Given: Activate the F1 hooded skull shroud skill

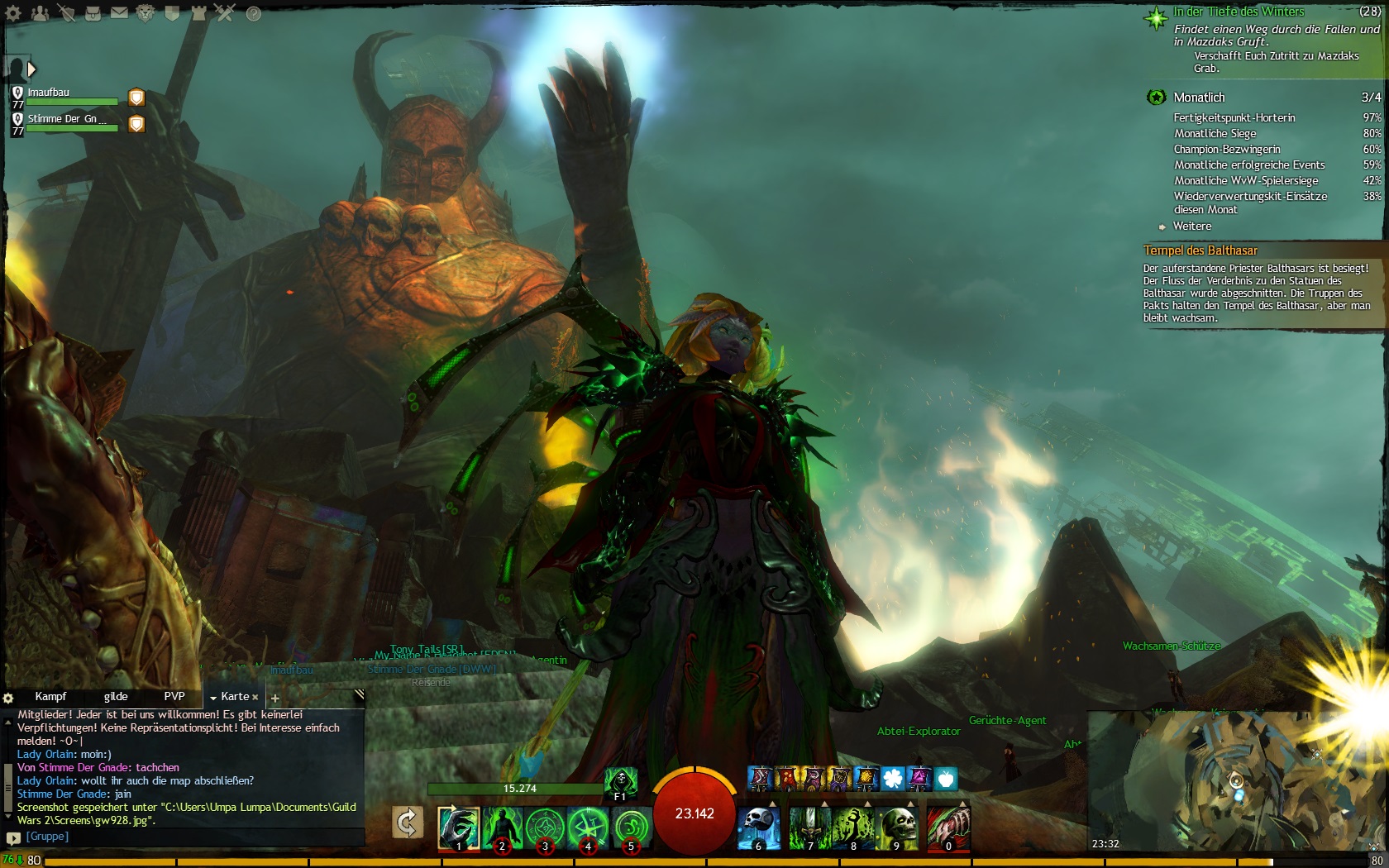Looking at the screenshot, I should point(620,781).
